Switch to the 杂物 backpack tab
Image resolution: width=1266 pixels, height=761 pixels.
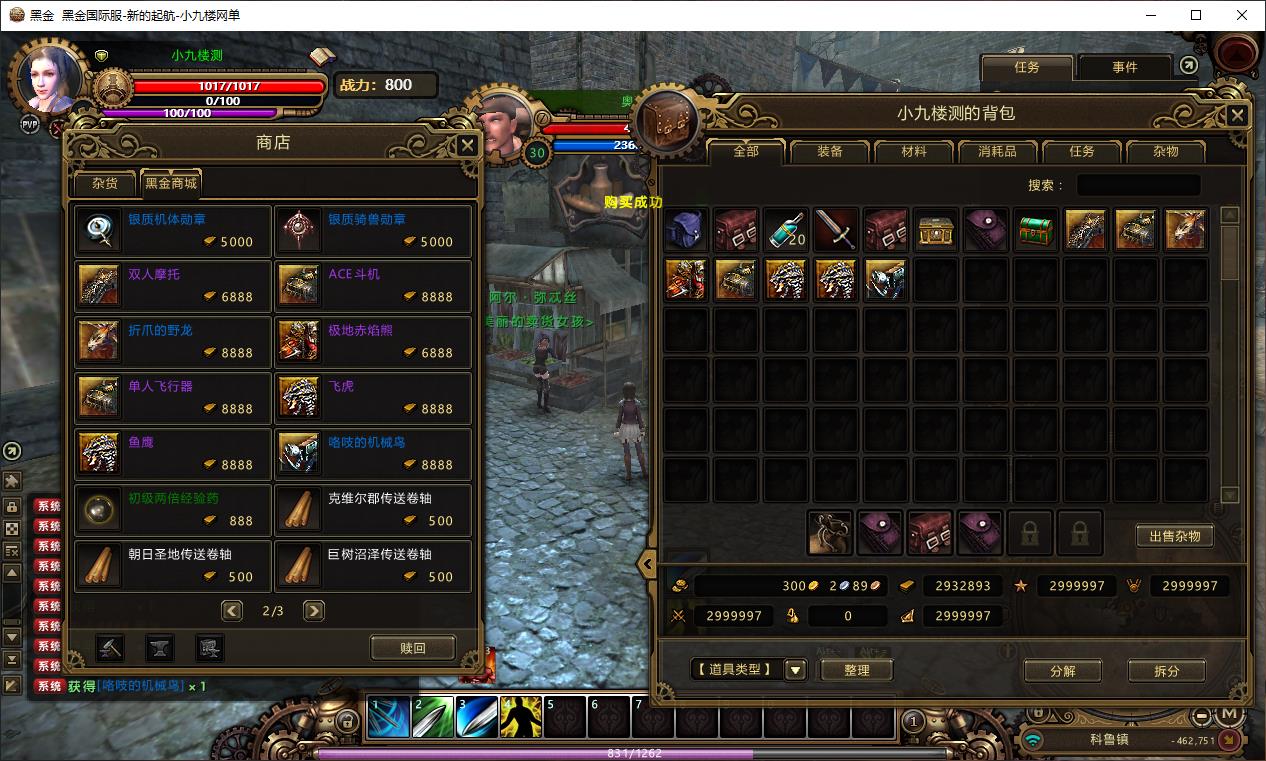[1165, 152]
